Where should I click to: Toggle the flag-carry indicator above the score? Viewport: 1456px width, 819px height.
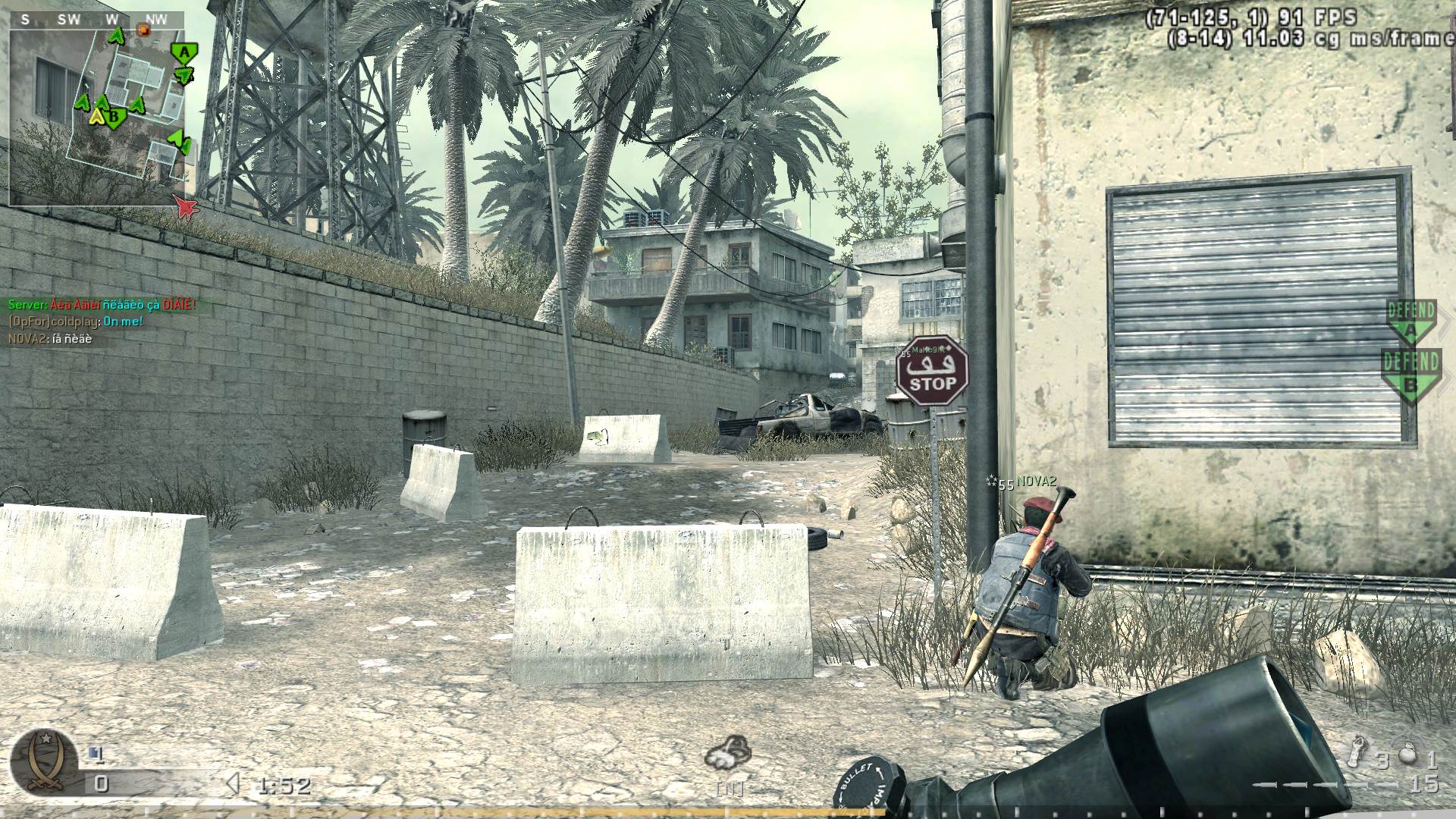(x=96, y=754)
